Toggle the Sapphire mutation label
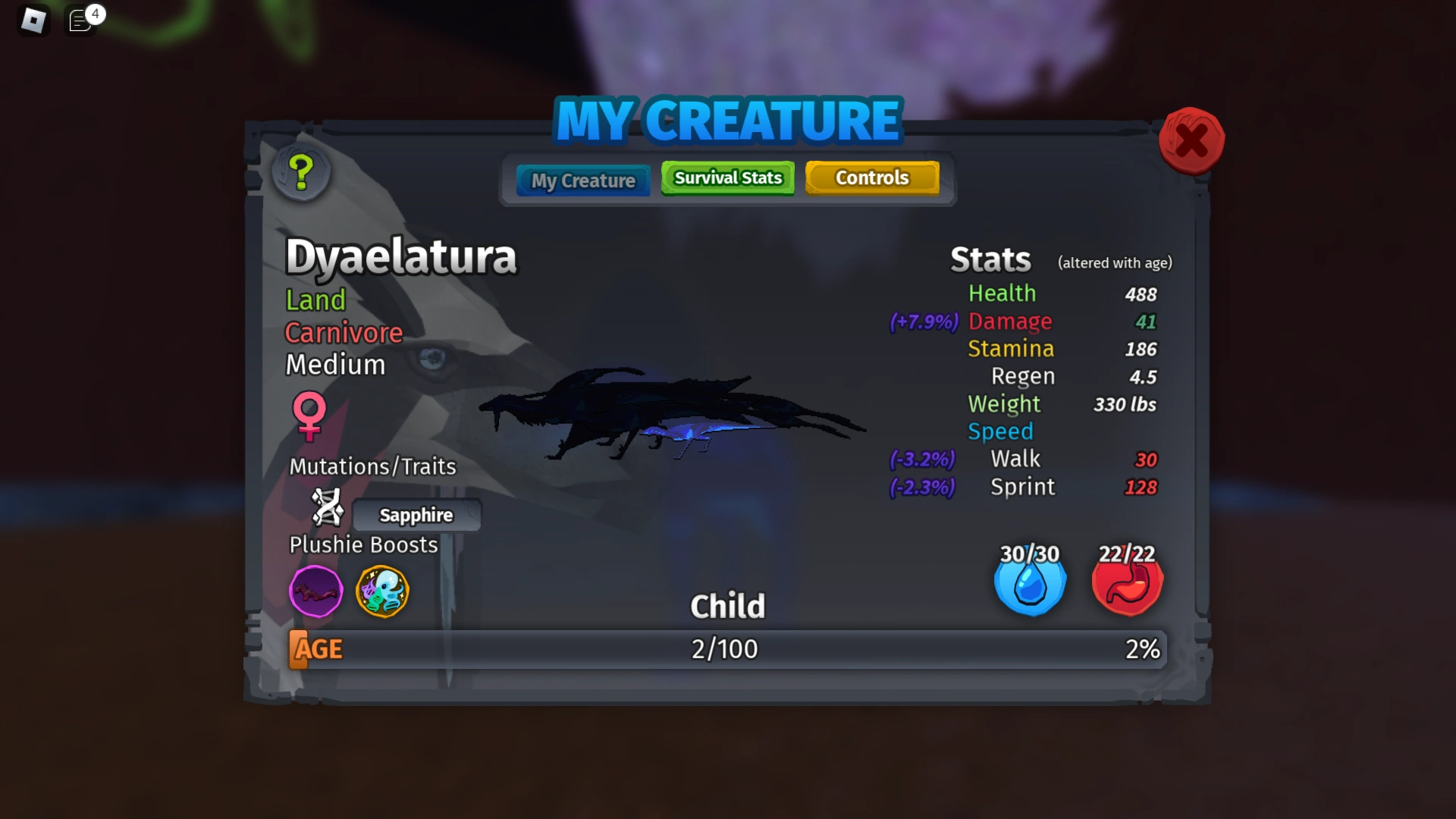The height and width of the screenshot is (819, 1456). tap(416, 515)
